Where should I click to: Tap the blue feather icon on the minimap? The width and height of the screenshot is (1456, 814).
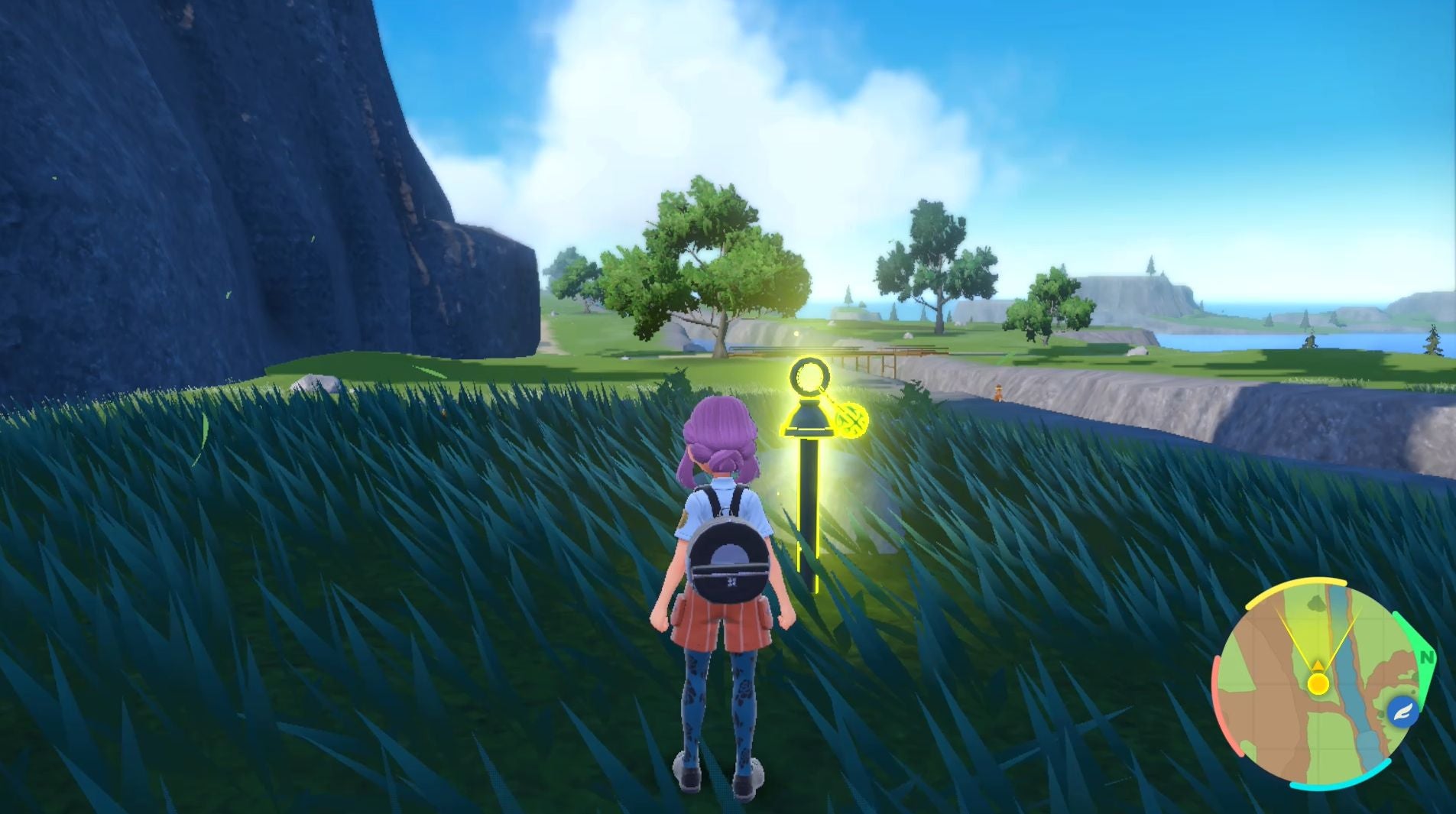coord(1403,711)
